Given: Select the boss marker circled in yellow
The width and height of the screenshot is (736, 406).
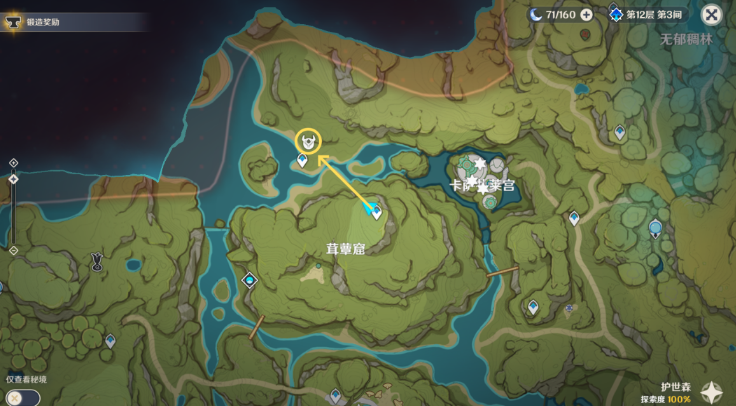Looking at the screenshot, I should click(309, 142).
